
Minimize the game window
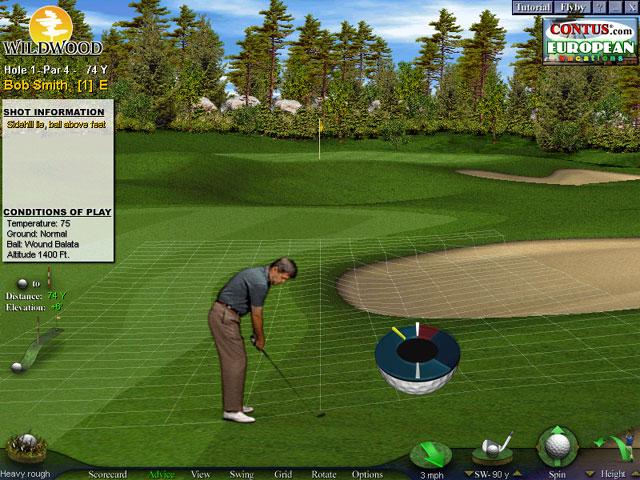(x=615, y=7)
